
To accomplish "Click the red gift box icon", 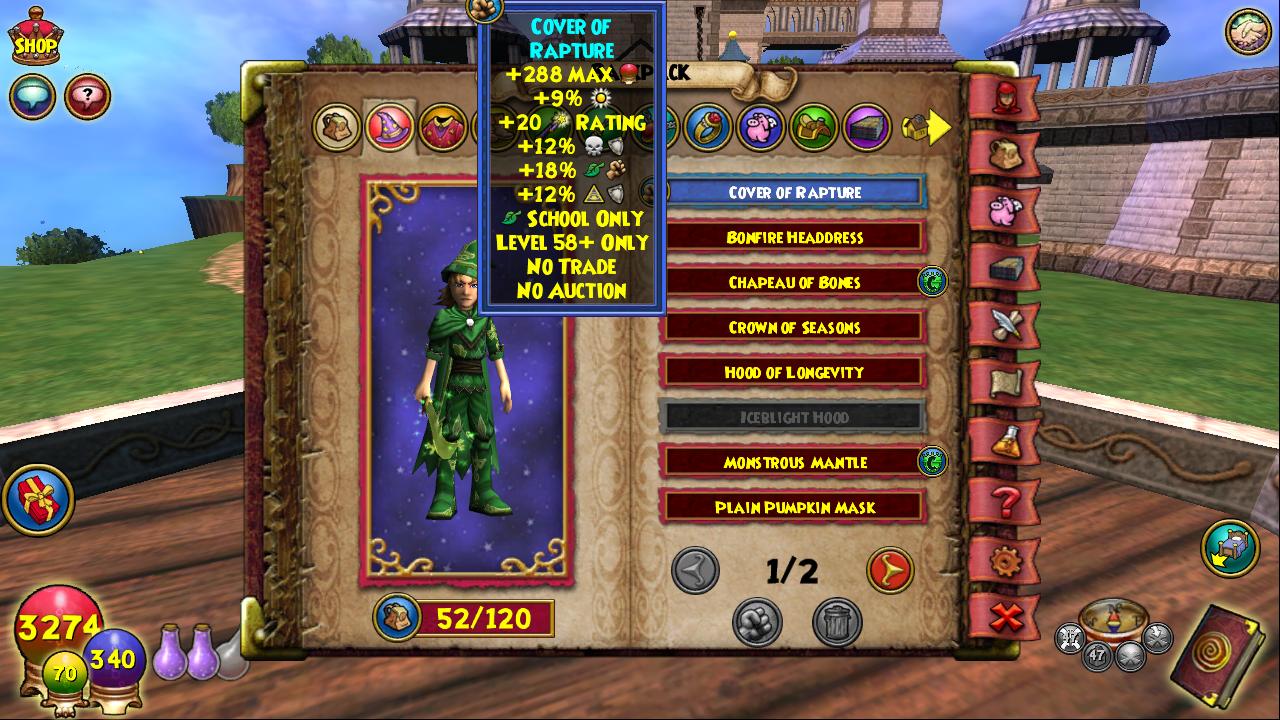I will (38, 498).
